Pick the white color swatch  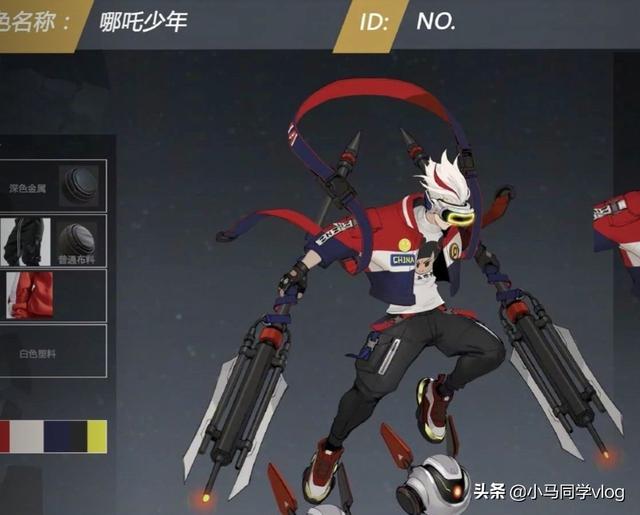pos(27,436)
